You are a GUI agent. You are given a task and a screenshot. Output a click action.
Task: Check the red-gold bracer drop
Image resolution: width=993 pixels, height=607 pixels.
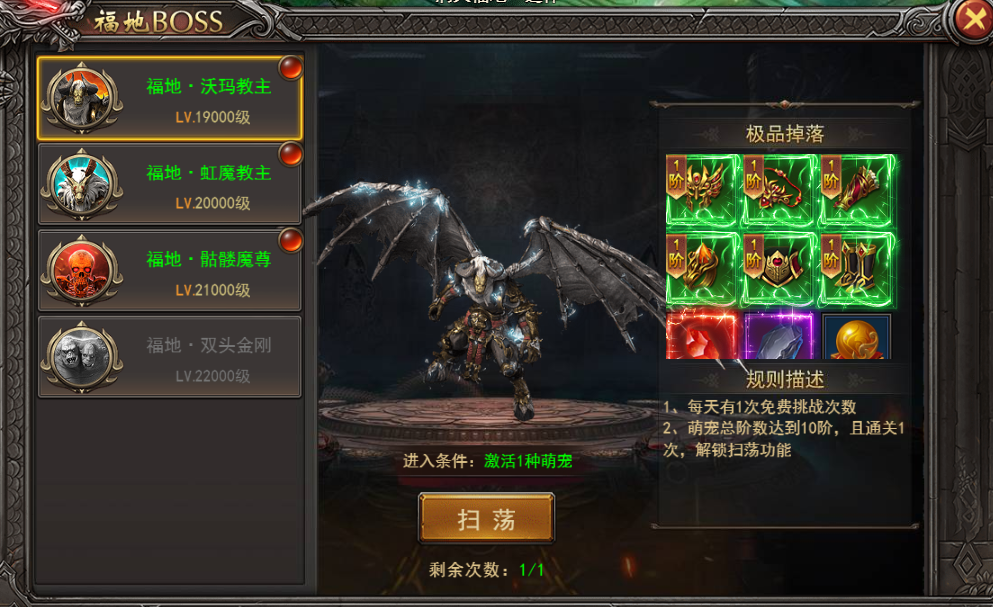click(x=856, y=190)
